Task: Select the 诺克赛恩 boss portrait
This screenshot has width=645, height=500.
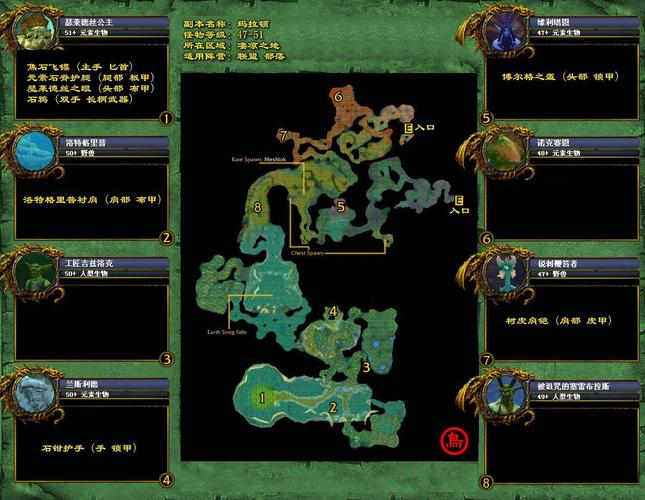Action: point(503,152)
